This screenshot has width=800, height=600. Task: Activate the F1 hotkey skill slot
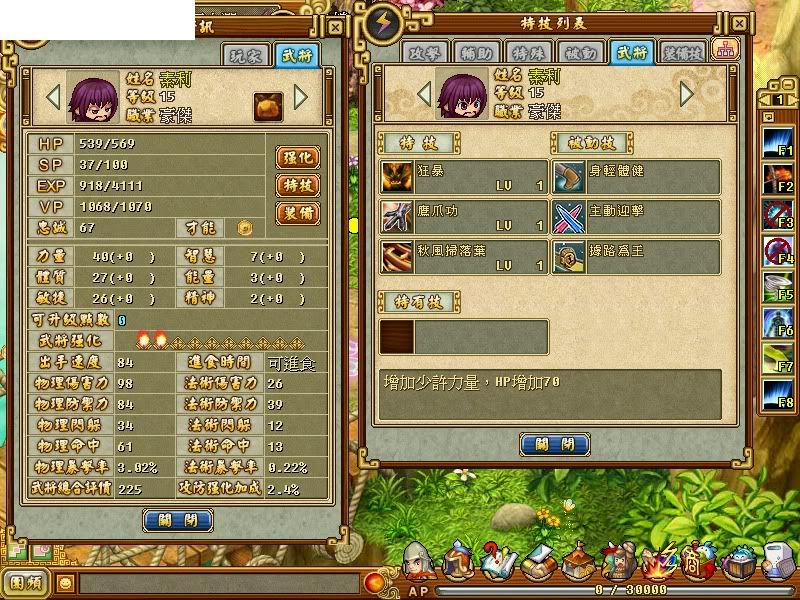[778, 143]
